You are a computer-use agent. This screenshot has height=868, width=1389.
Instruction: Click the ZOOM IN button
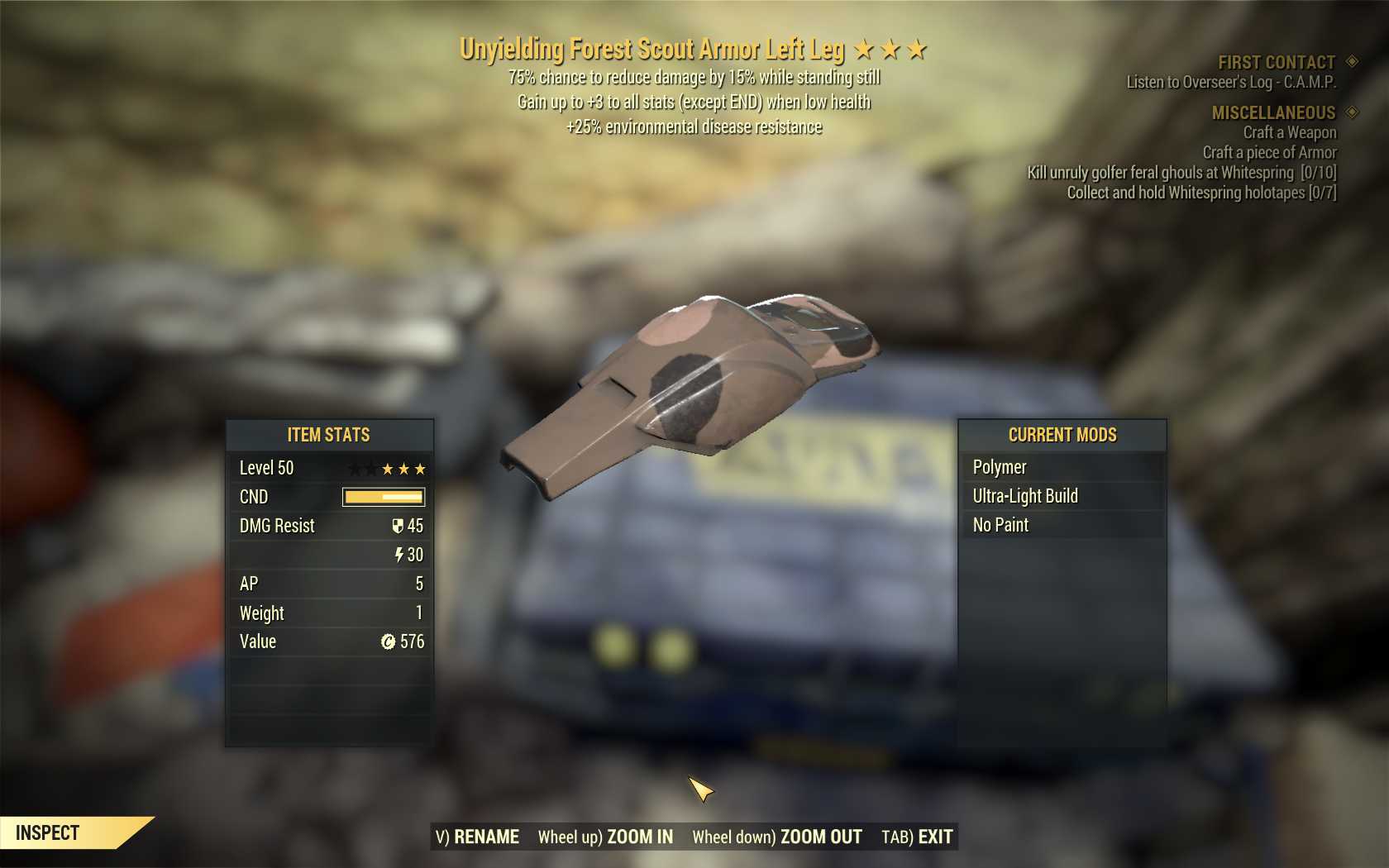click(605, 837)
